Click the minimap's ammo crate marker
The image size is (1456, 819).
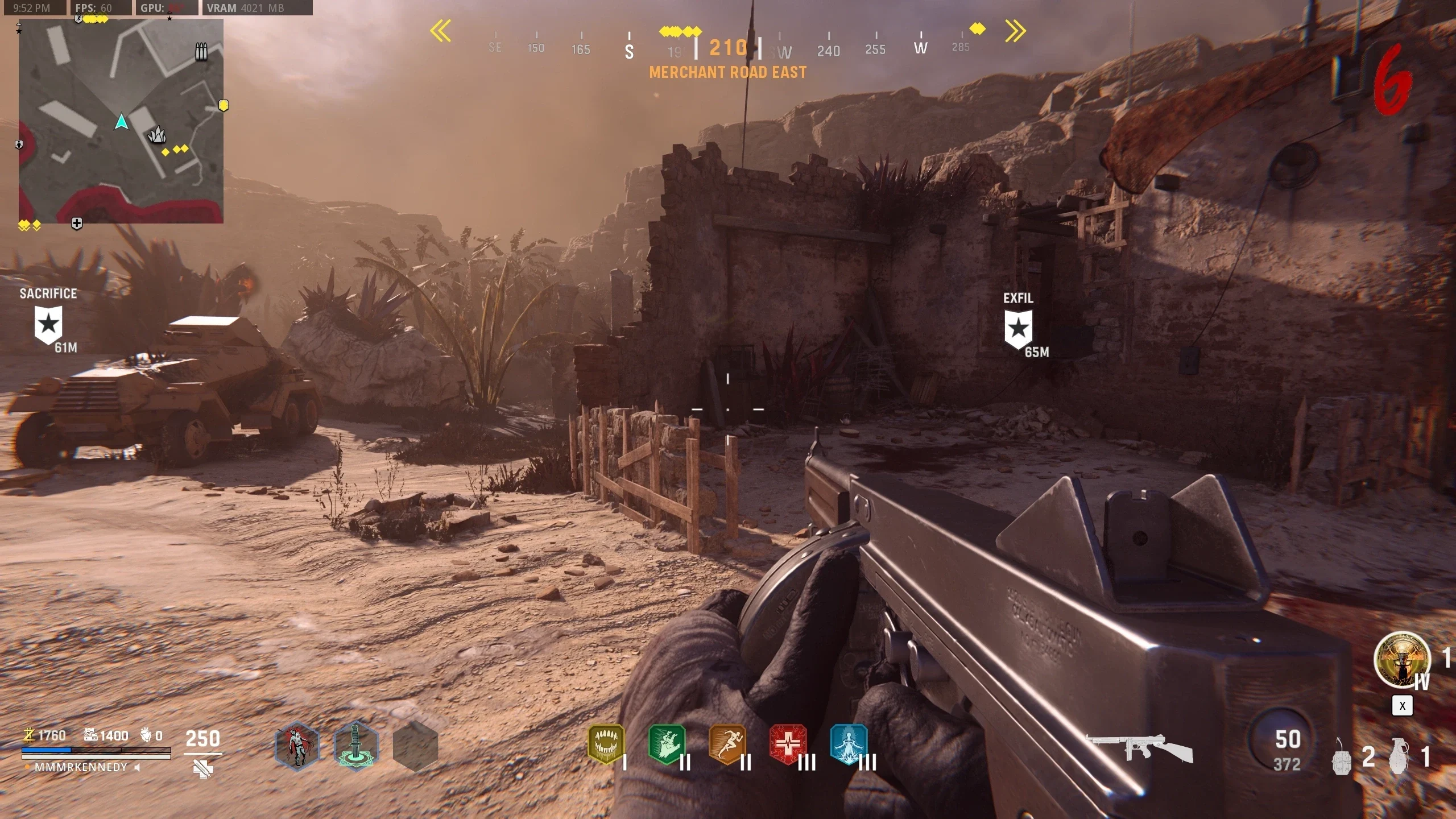pyautogui.click(x=201, y=51)
